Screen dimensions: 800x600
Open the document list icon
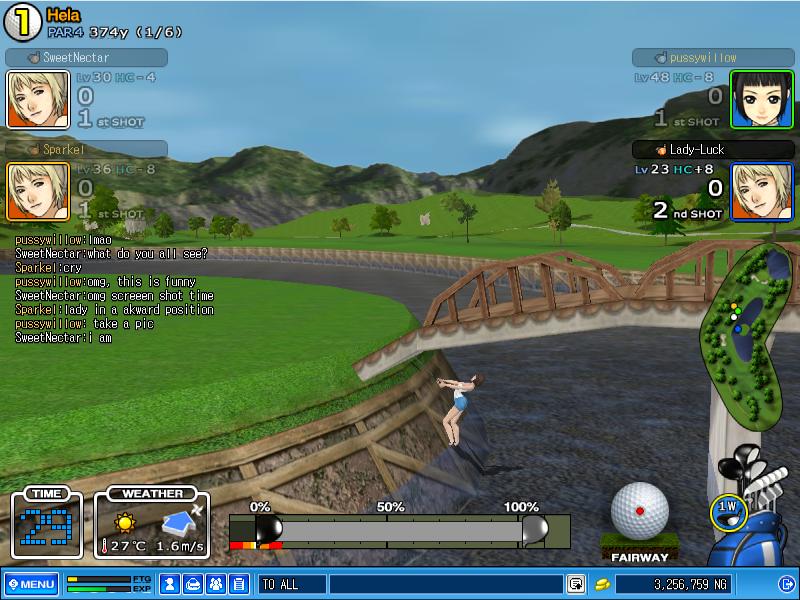click(238, 584)
